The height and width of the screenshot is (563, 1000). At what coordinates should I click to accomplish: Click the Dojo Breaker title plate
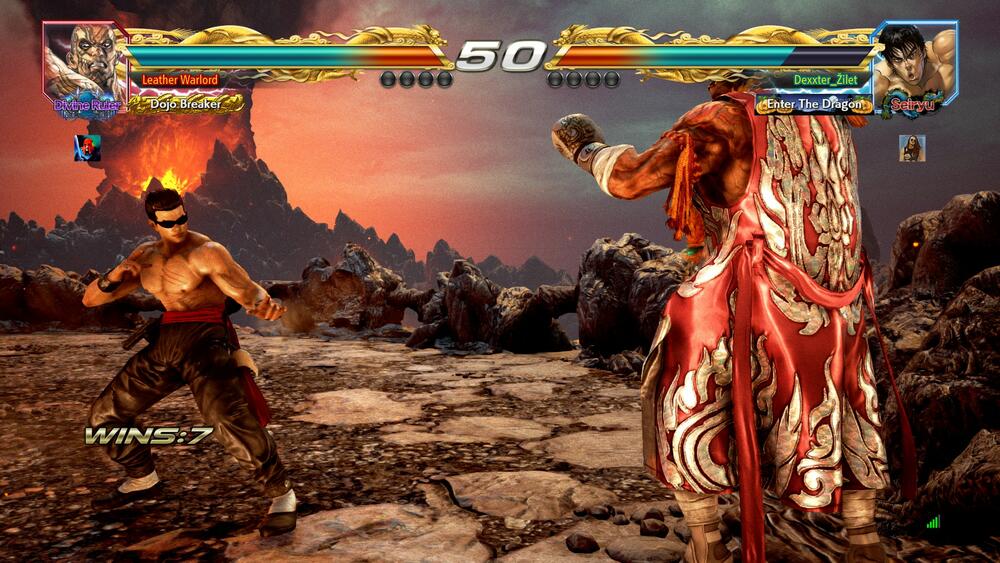click(186, 103)
